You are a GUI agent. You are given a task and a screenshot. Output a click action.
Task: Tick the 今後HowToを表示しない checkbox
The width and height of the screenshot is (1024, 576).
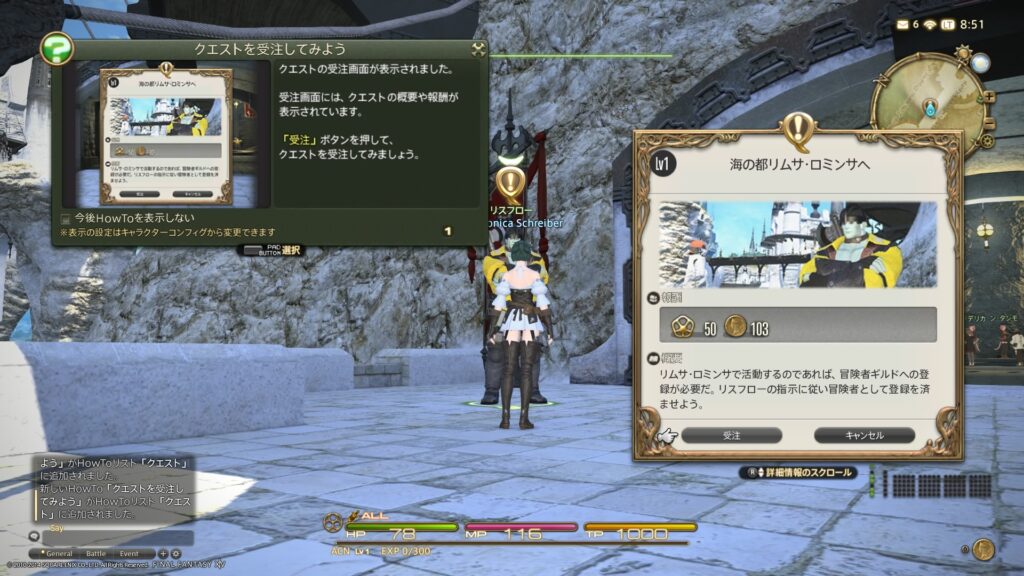click(x=66, y=218)
